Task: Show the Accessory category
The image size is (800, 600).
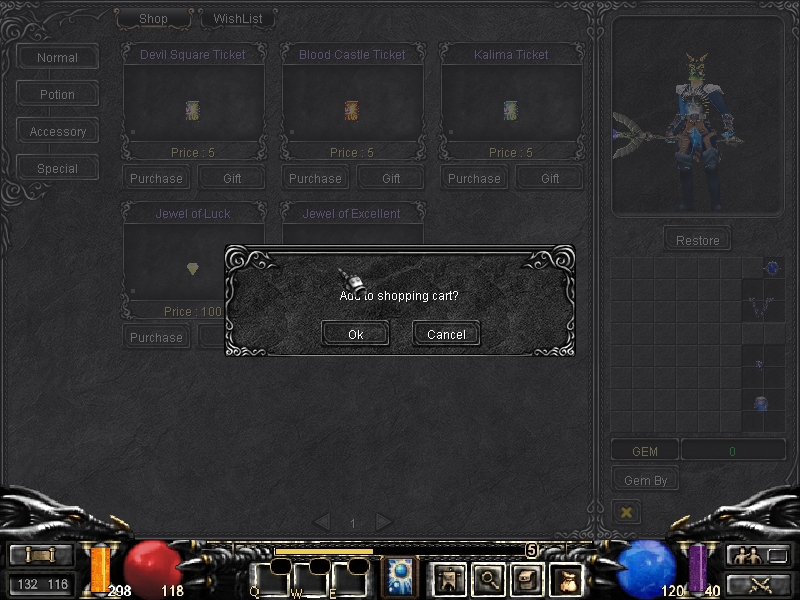Action: click(57, 132)
